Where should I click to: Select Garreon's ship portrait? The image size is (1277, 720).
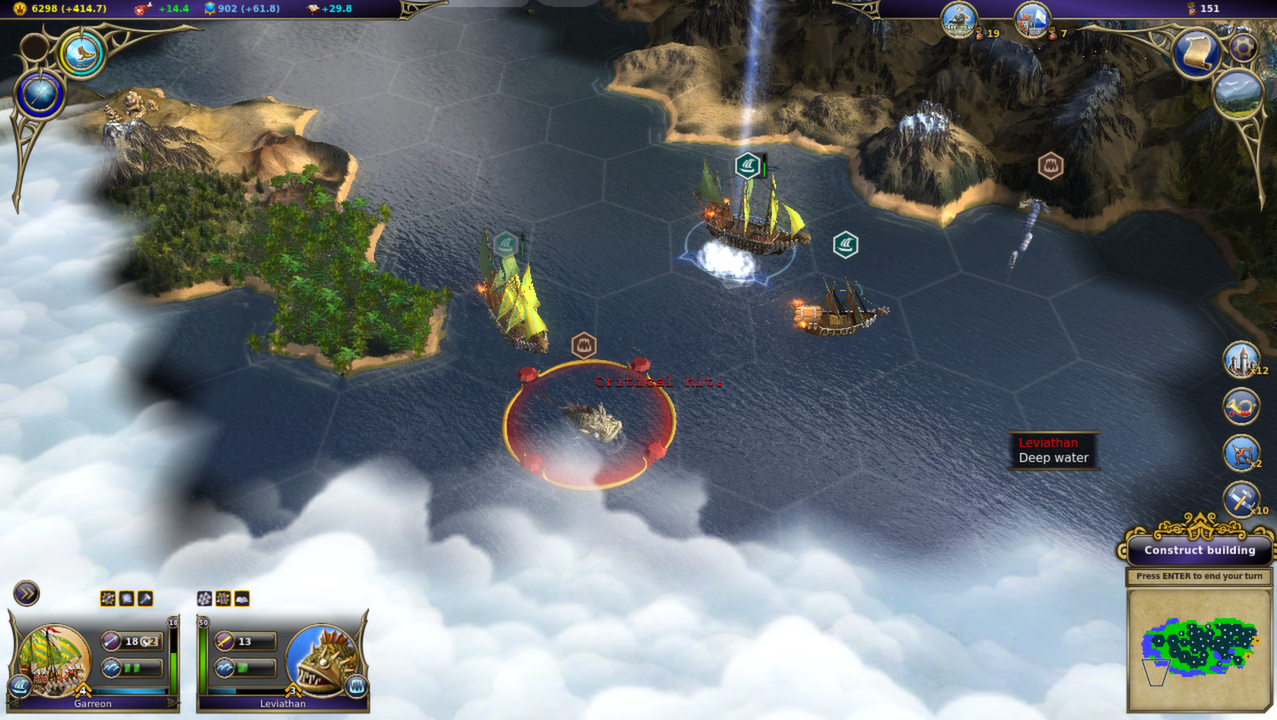54,658
